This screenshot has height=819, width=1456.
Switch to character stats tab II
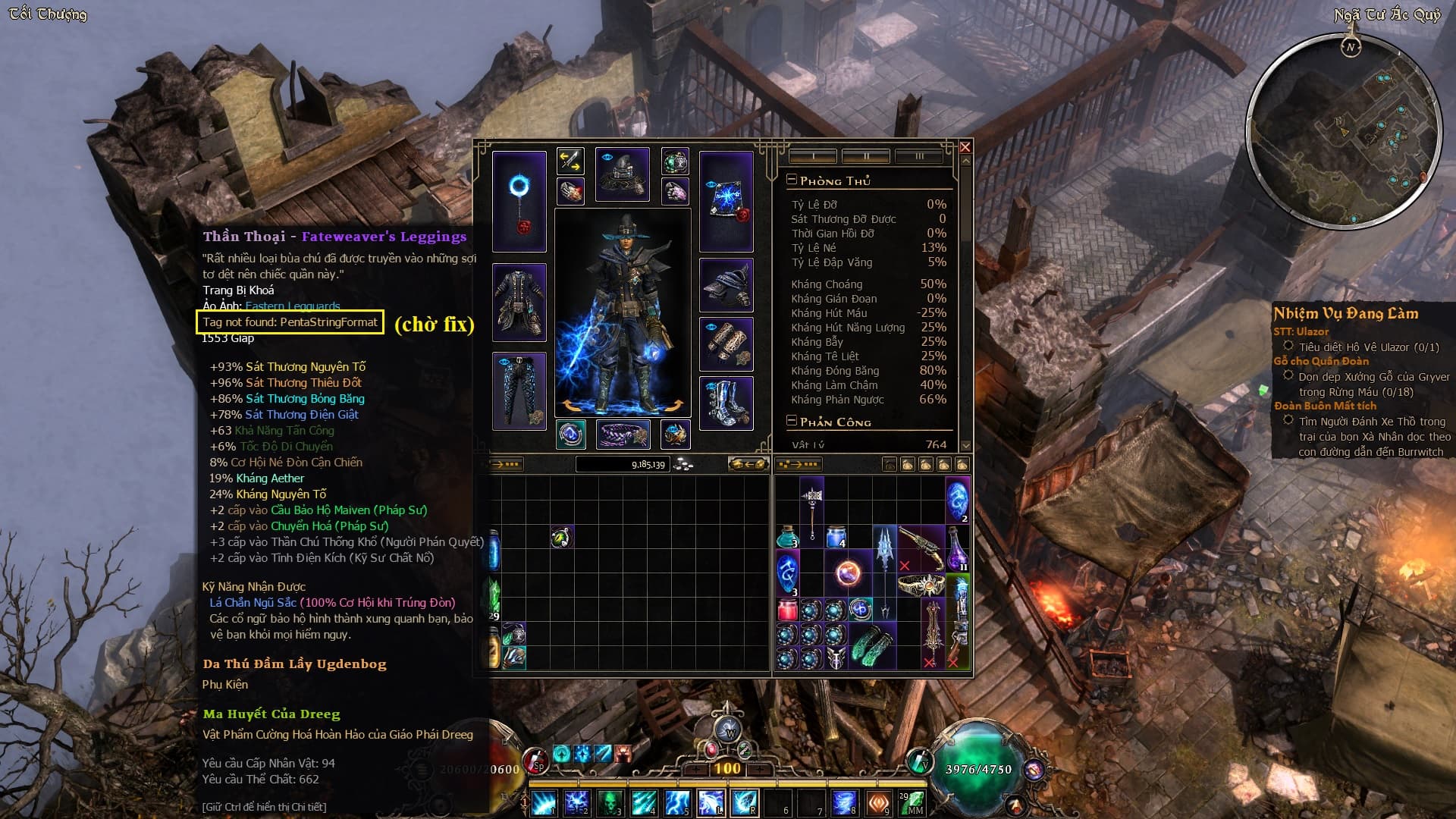point(865,156)
